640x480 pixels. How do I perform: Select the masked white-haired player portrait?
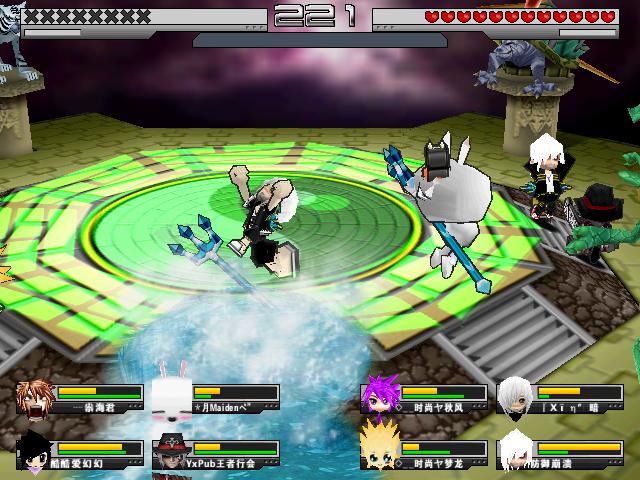[515, 397]
